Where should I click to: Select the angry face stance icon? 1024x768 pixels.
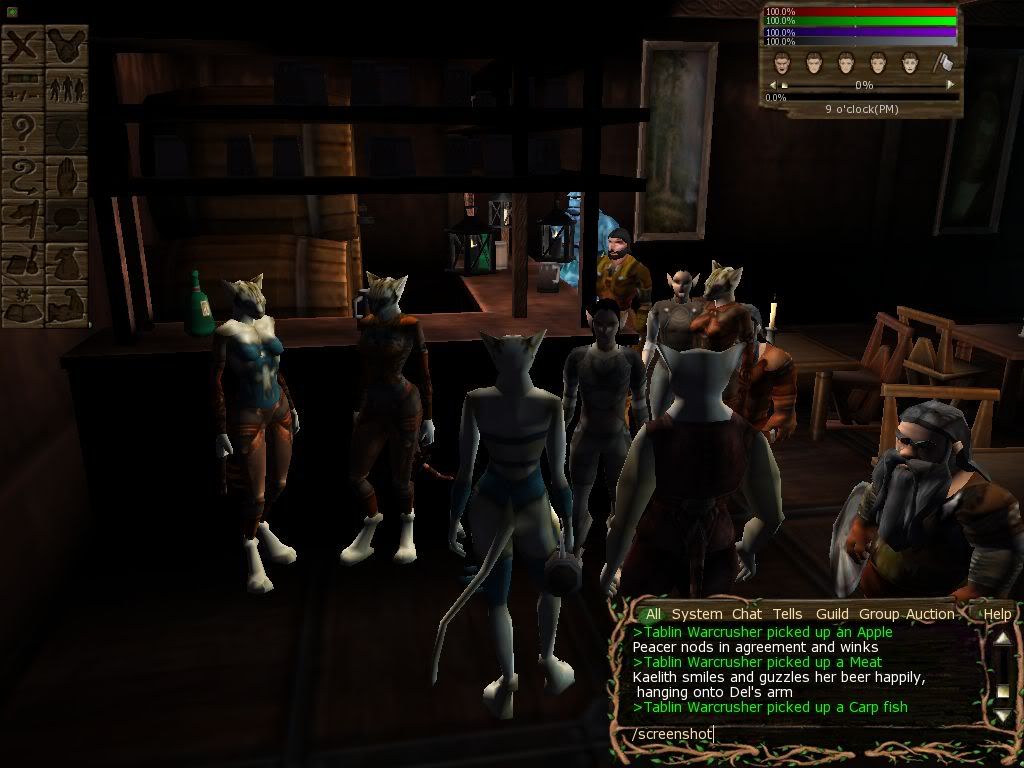pos(782,63)
